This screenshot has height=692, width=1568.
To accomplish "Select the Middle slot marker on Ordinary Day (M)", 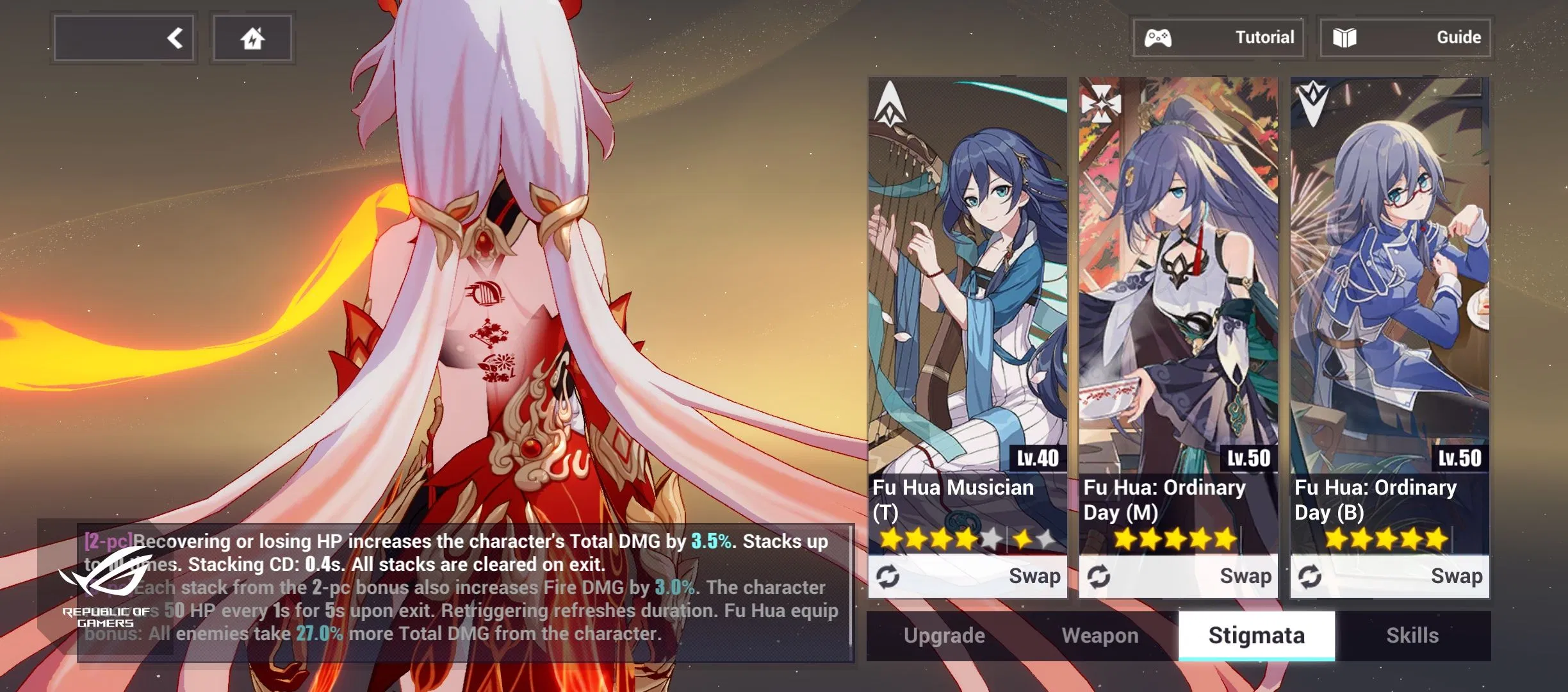I will 1100,103.
